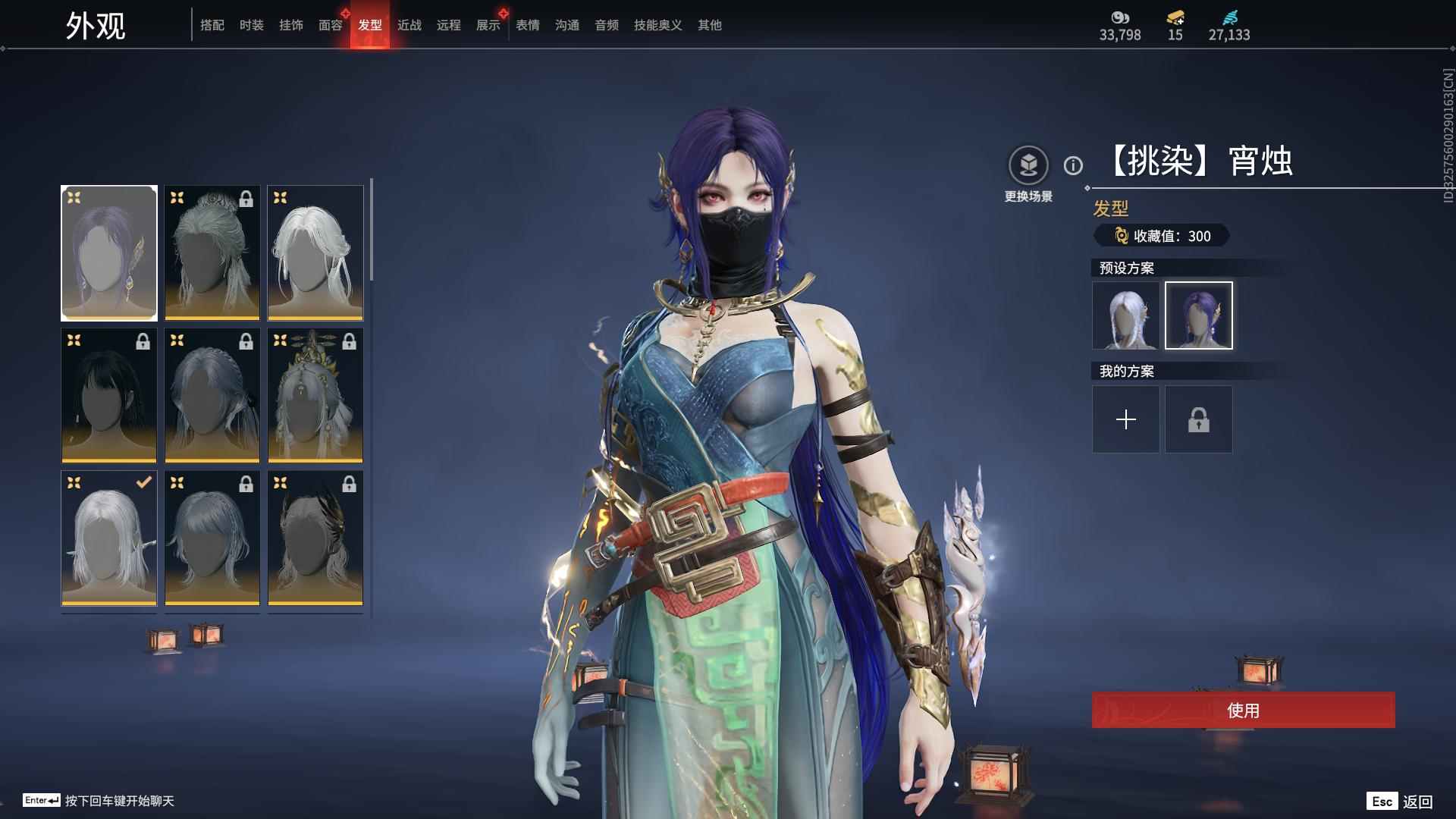Add a new custom scheme with plus slot

(x=1125, y=419)
